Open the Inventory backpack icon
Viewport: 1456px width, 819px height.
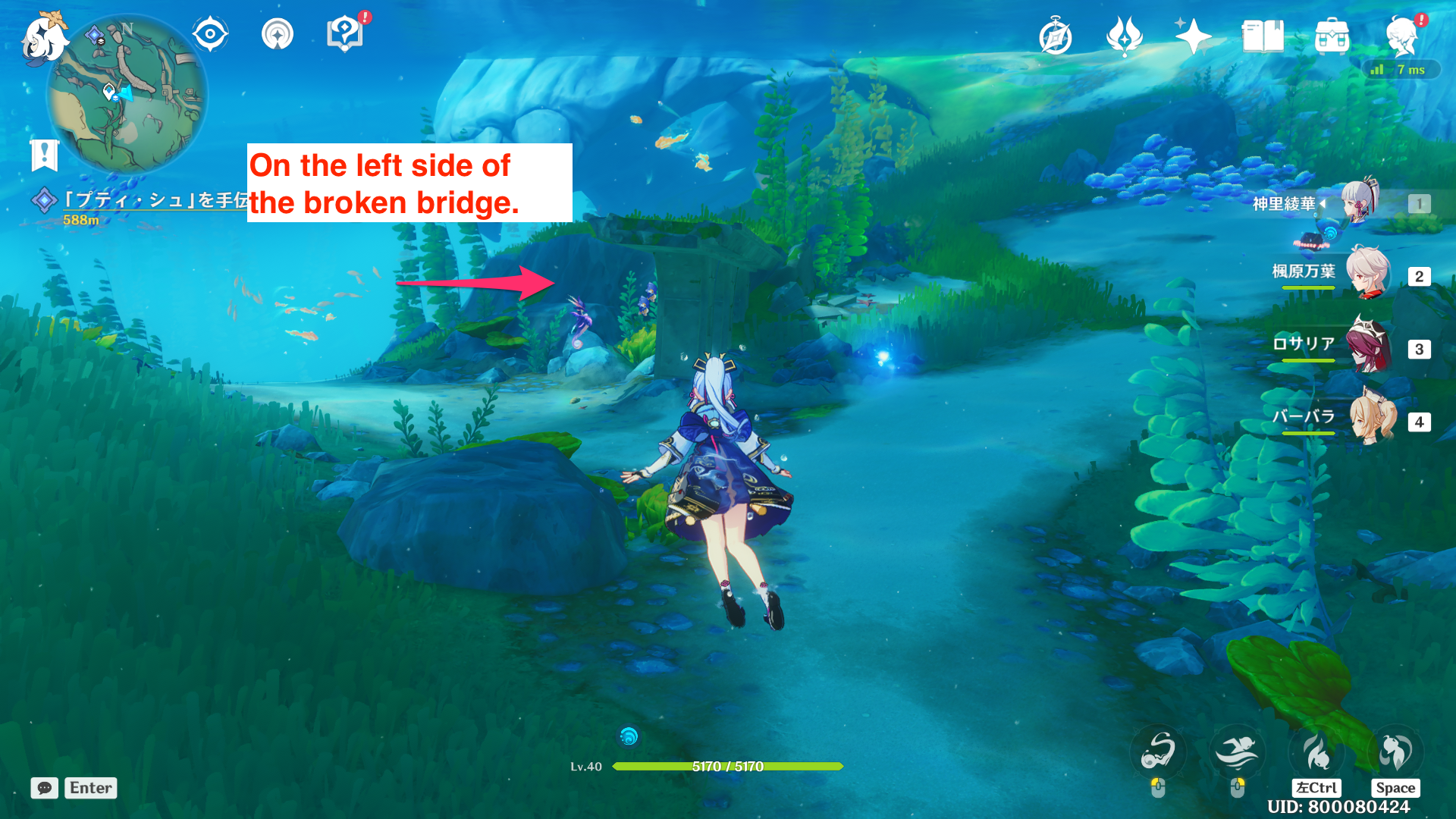[1332, 35]
